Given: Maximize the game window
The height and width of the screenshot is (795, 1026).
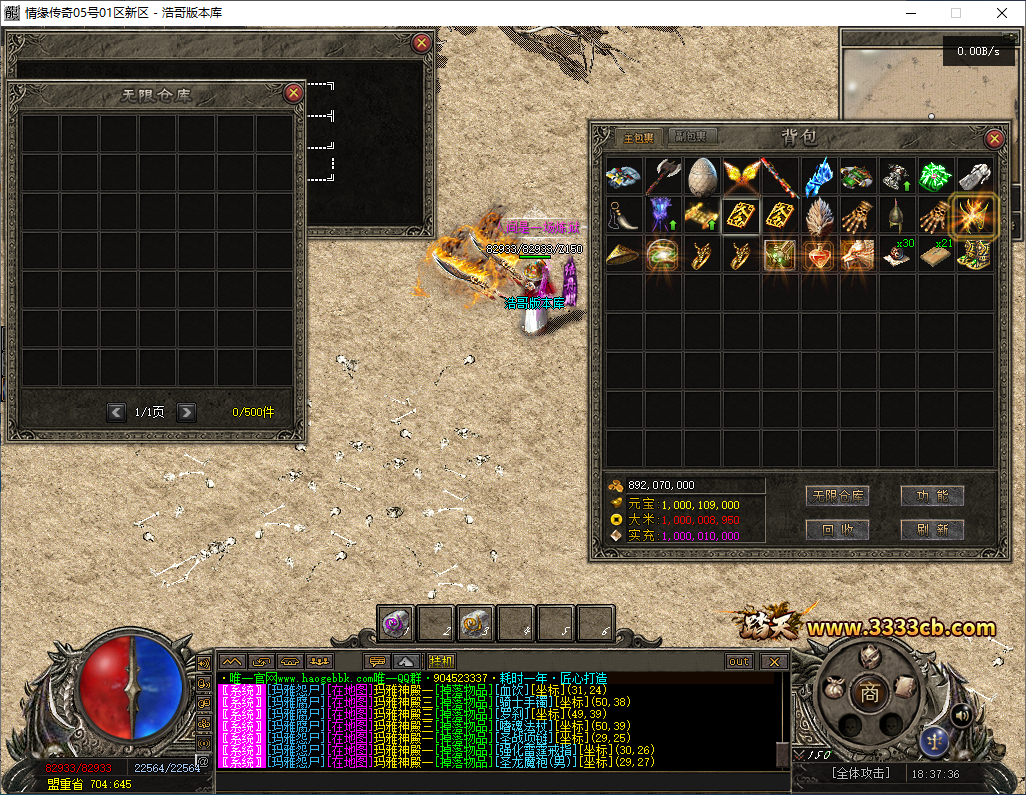Looking at the screenshot, I should pyautogui.click(x=955, y=13).
